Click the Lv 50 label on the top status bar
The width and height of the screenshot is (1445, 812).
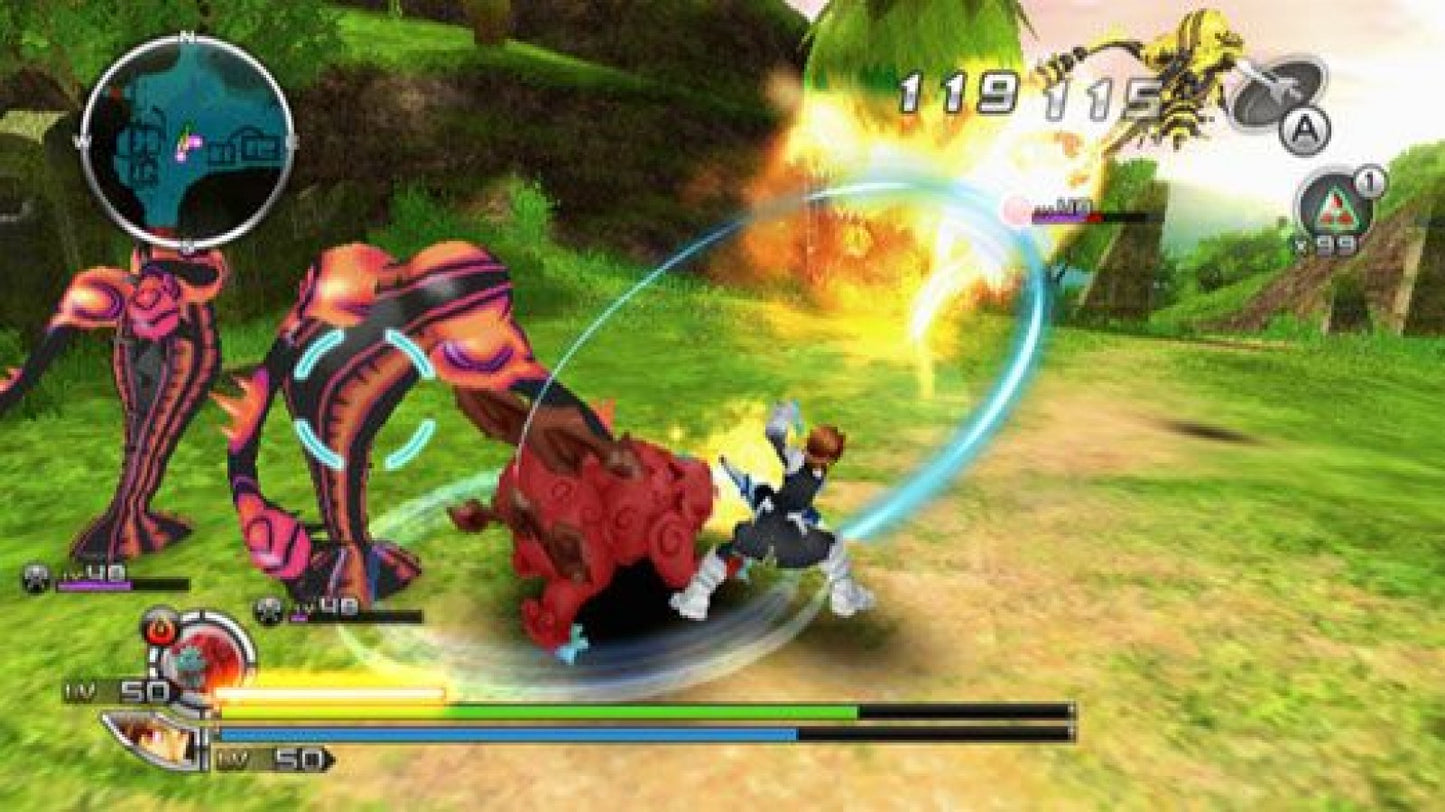click(133, 690)
